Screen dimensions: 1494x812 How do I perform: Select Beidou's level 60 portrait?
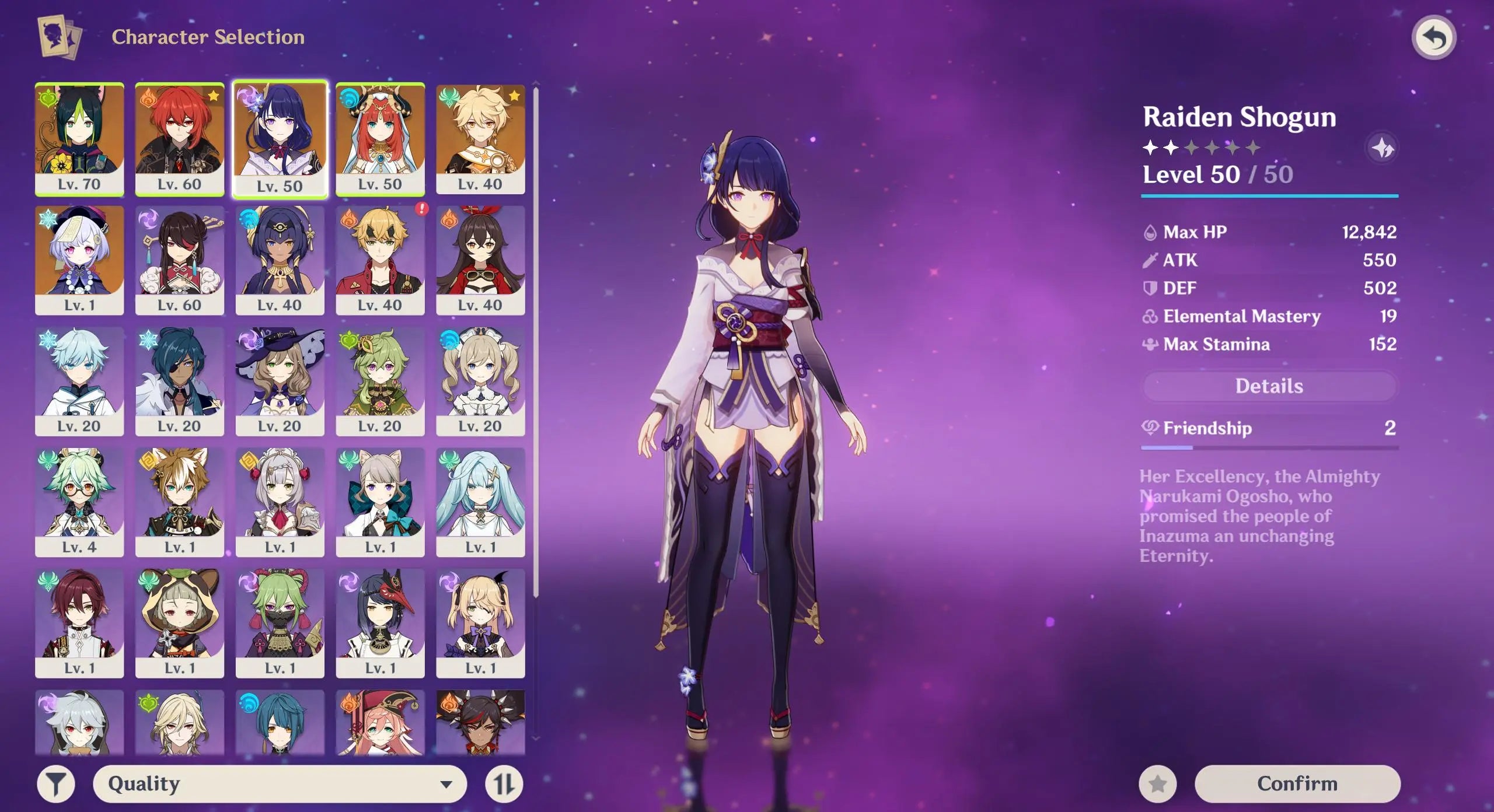(x=180, y=260)
